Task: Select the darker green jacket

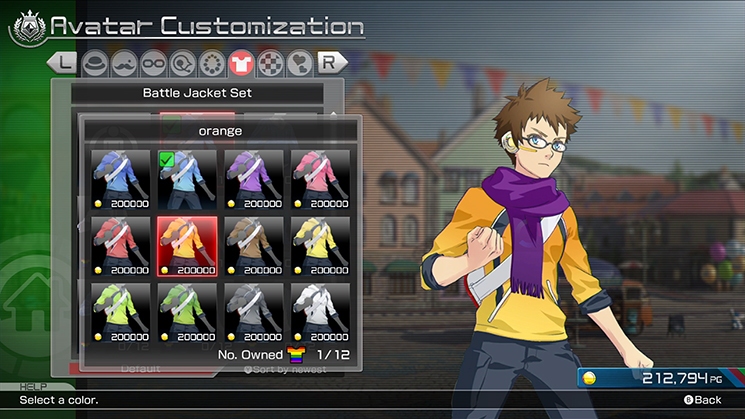Action: 187,311
